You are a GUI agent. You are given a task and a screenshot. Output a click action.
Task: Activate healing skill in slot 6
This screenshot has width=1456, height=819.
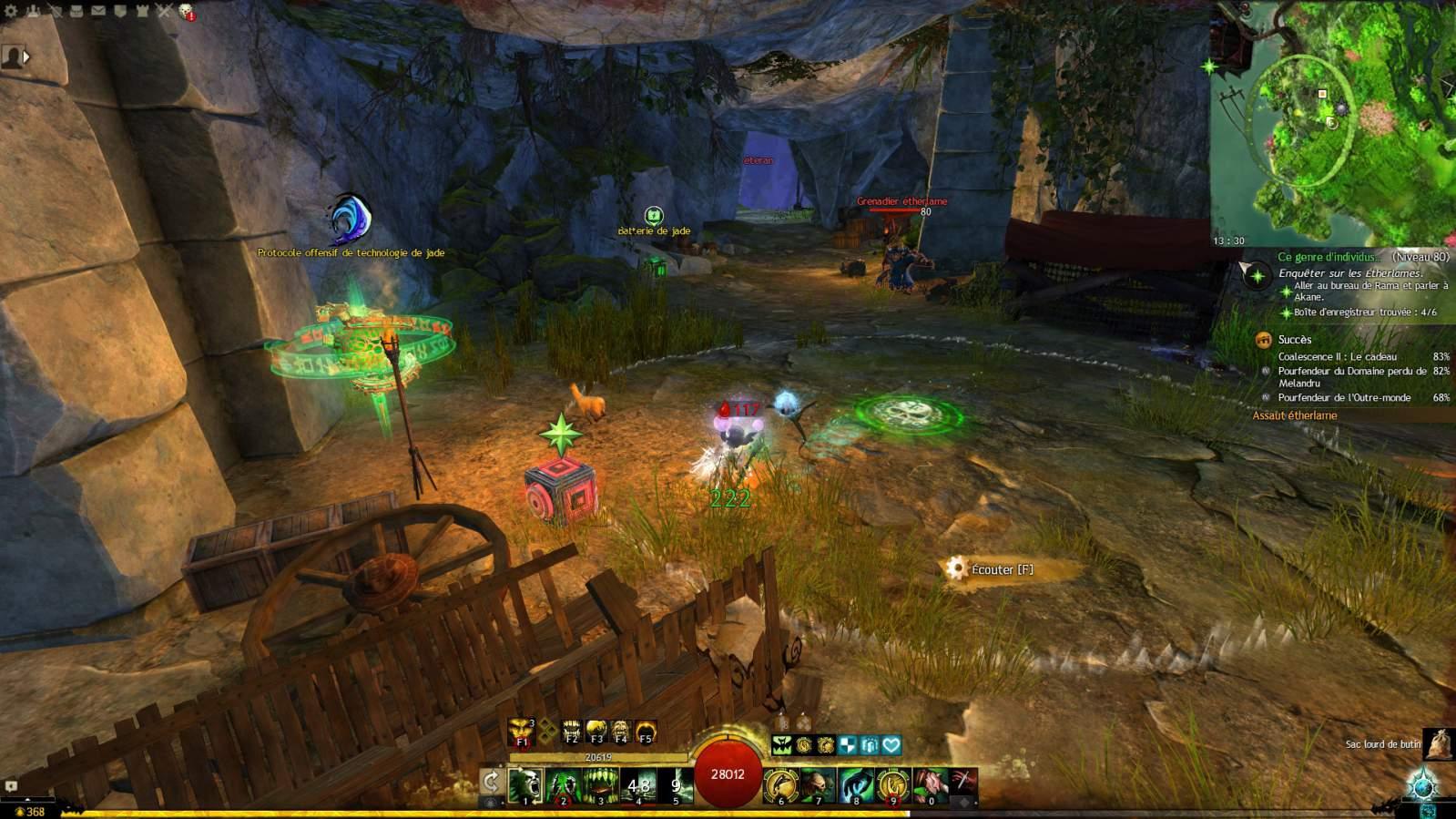(780, 785)
